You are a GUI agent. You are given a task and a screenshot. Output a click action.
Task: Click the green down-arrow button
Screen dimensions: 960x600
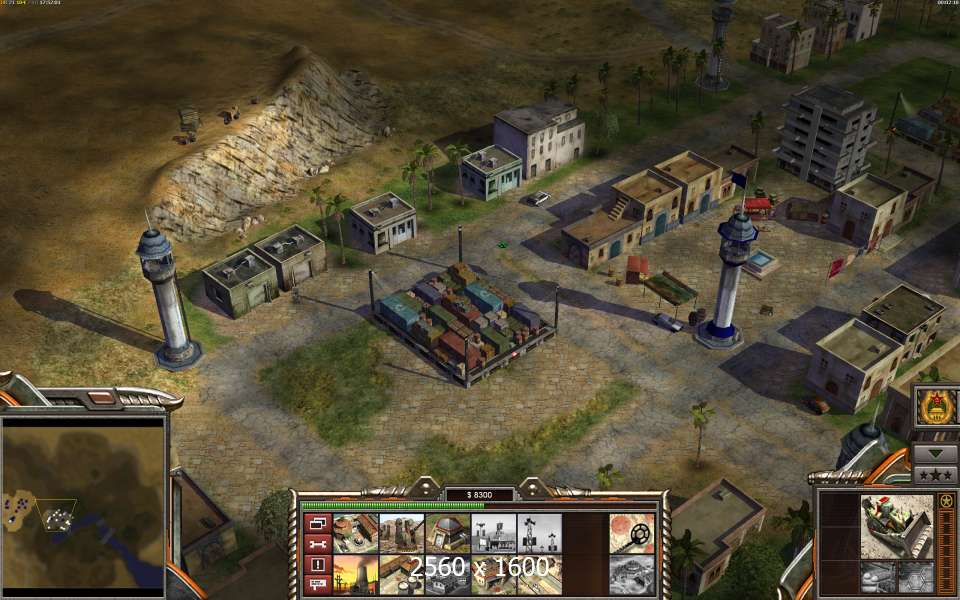point(936,453)
